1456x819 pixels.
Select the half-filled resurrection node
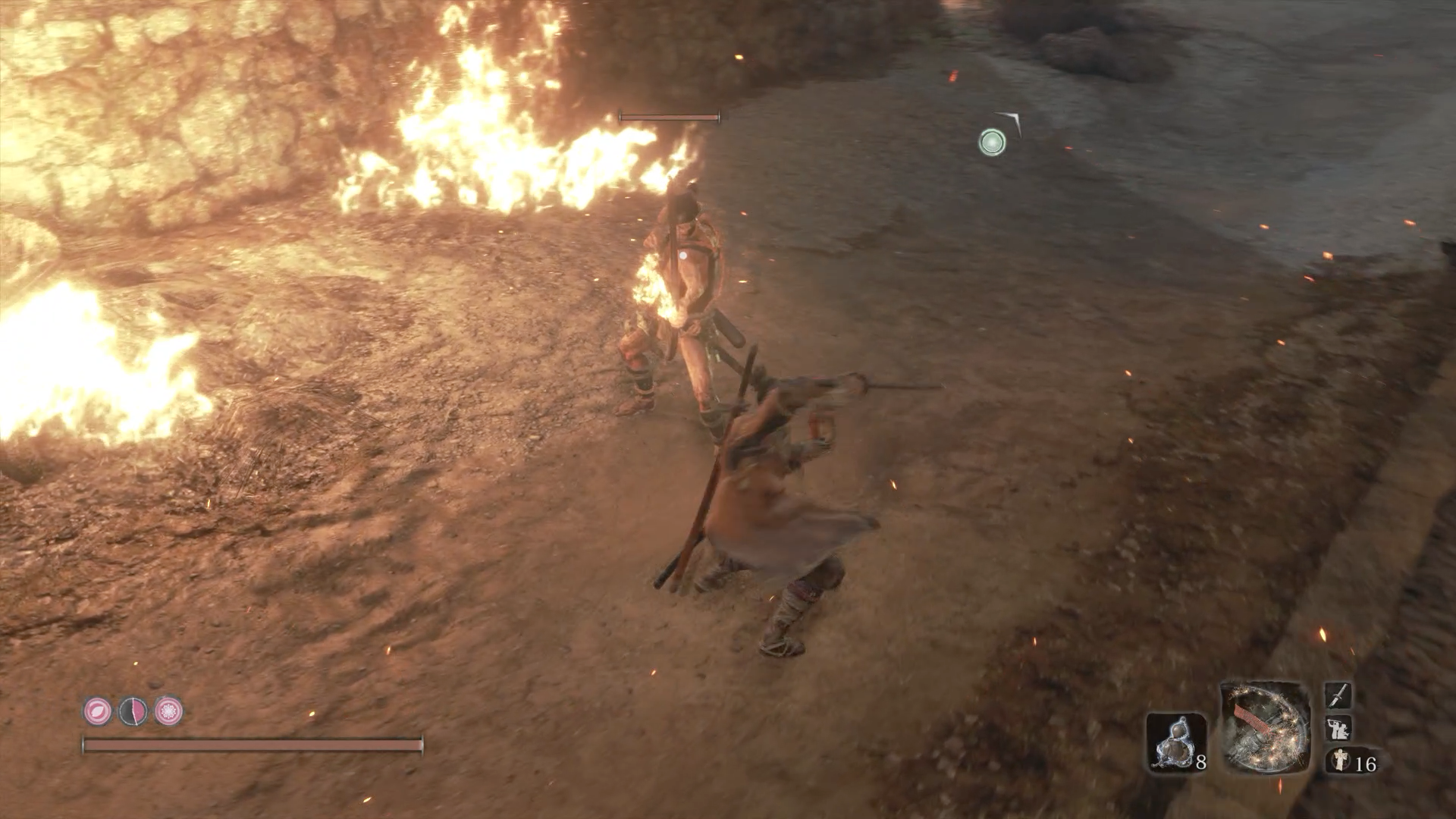(133, 711)
